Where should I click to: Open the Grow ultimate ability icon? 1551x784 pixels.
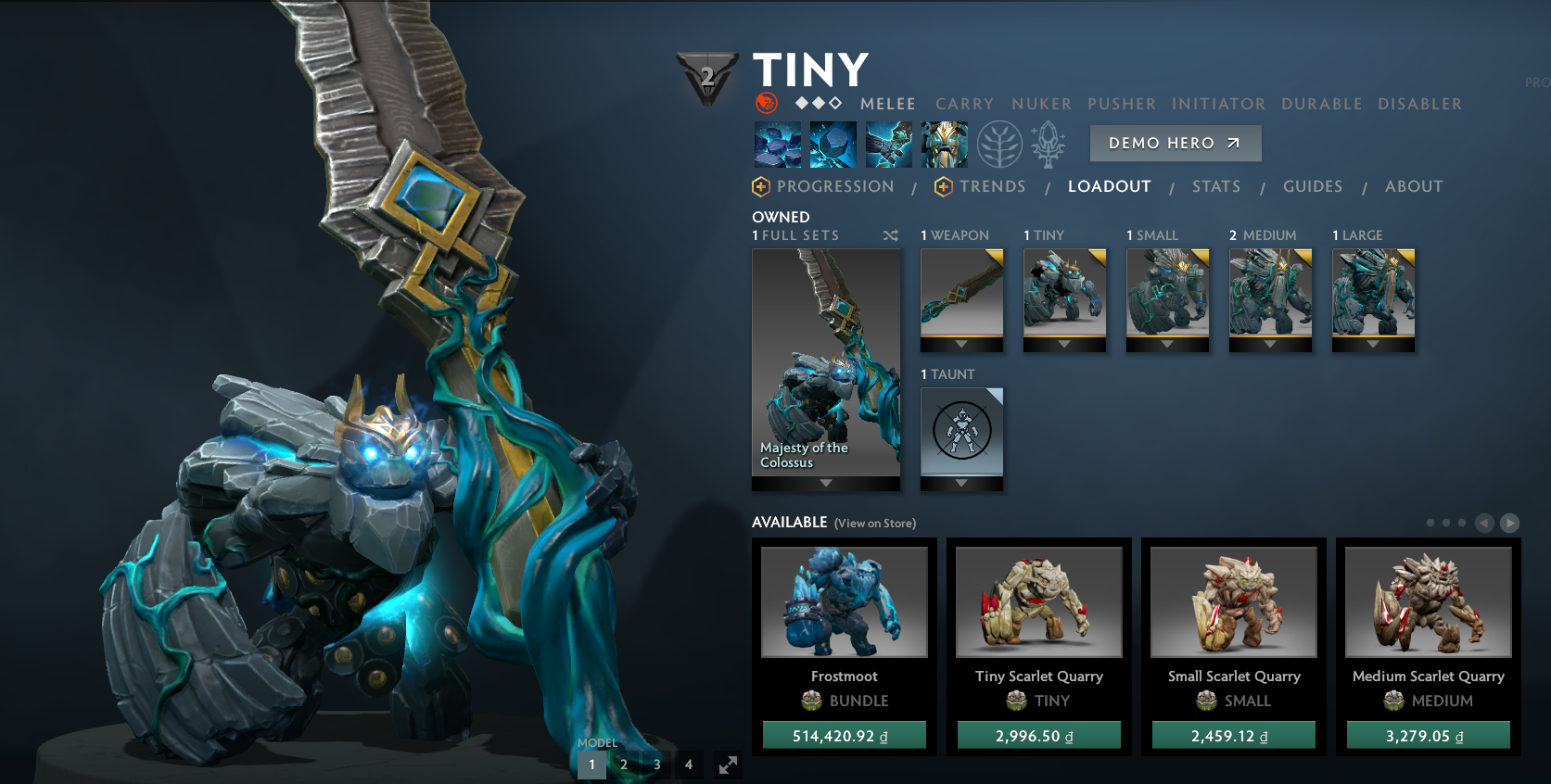click(x=944, y=145)
